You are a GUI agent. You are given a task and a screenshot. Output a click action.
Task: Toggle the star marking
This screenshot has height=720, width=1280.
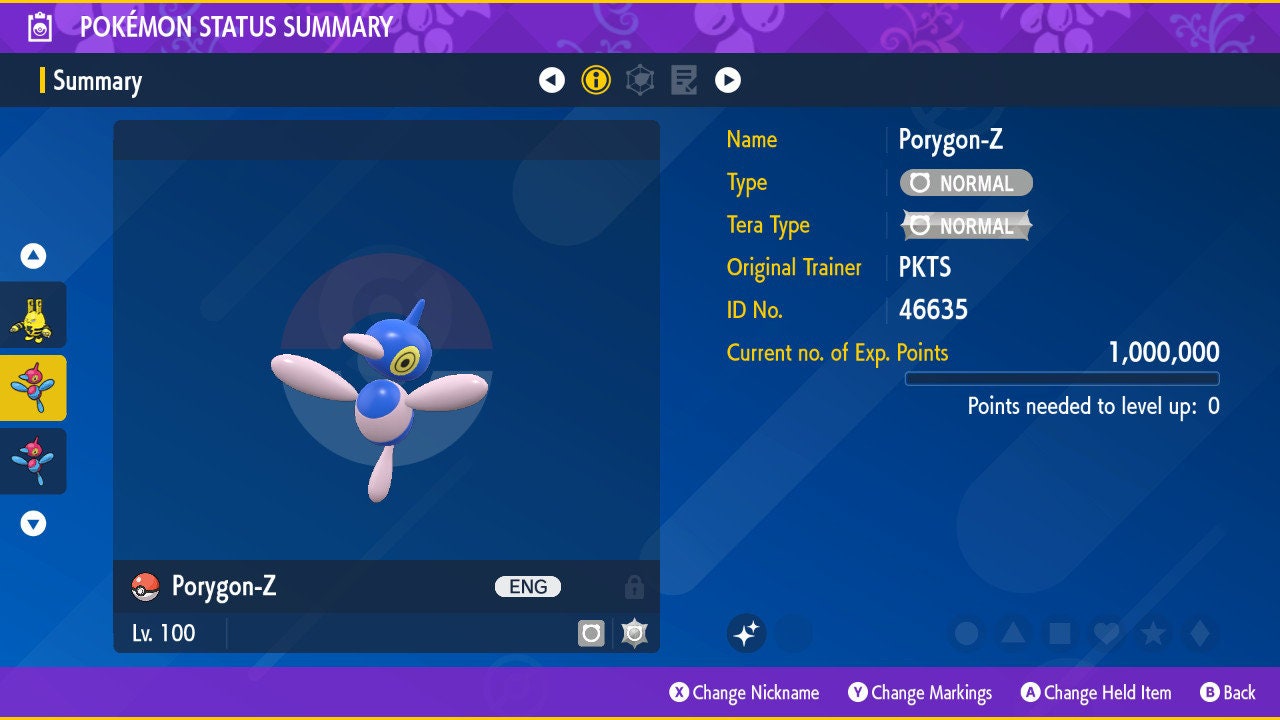click(1152, 633)
